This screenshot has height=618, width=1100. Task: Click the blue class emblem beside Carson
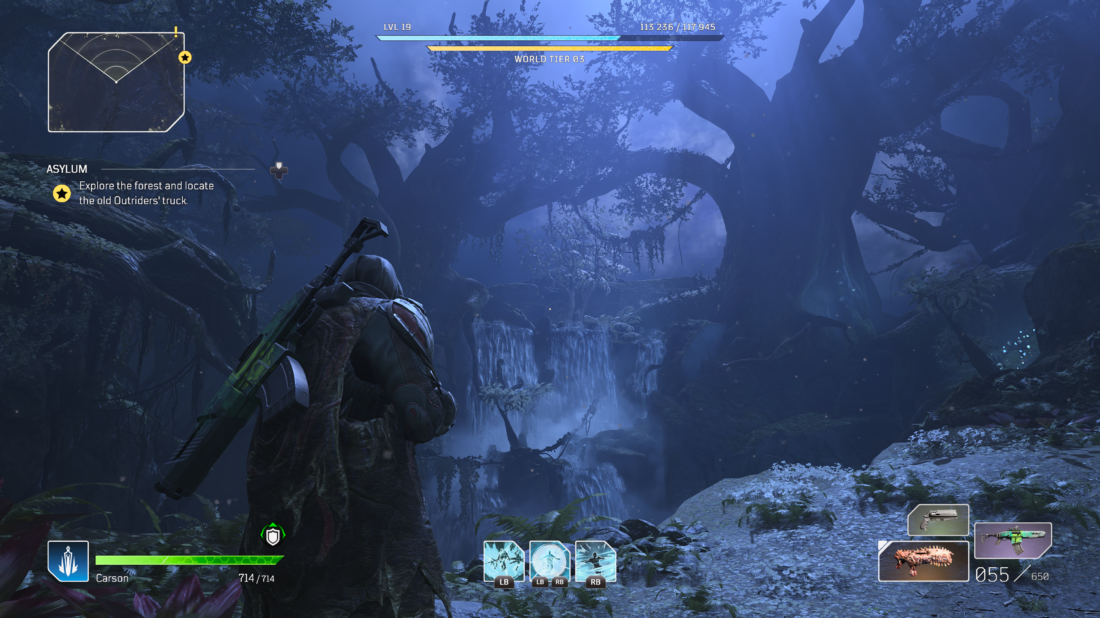[x=68, y=561]
